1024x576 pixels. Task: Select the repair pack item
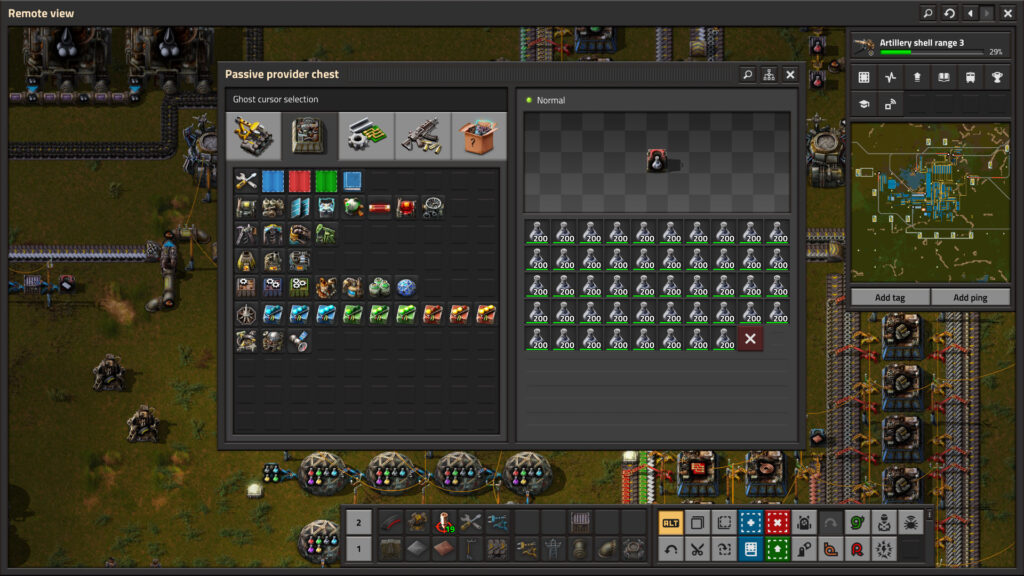tap(246, 182)
